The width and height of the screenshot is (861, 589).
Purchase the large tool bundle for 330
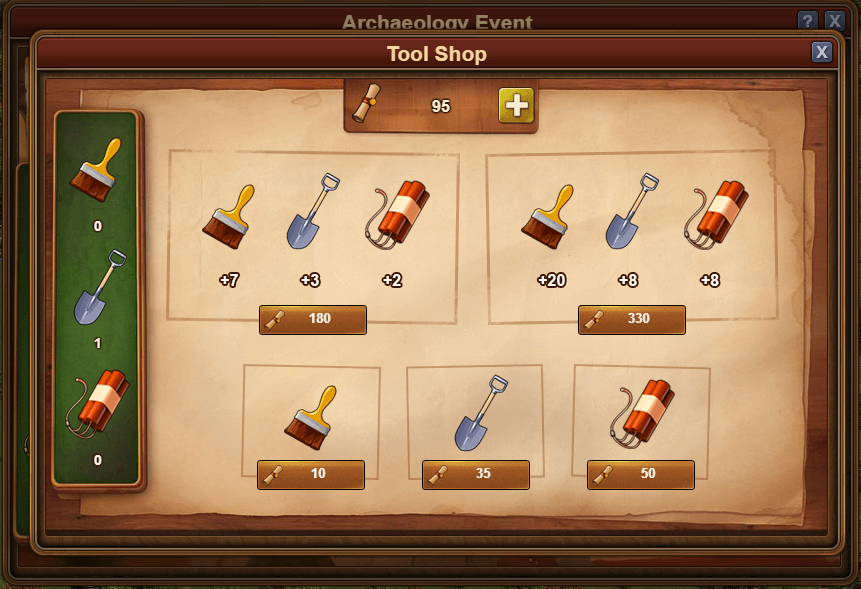tap(632, 319)
